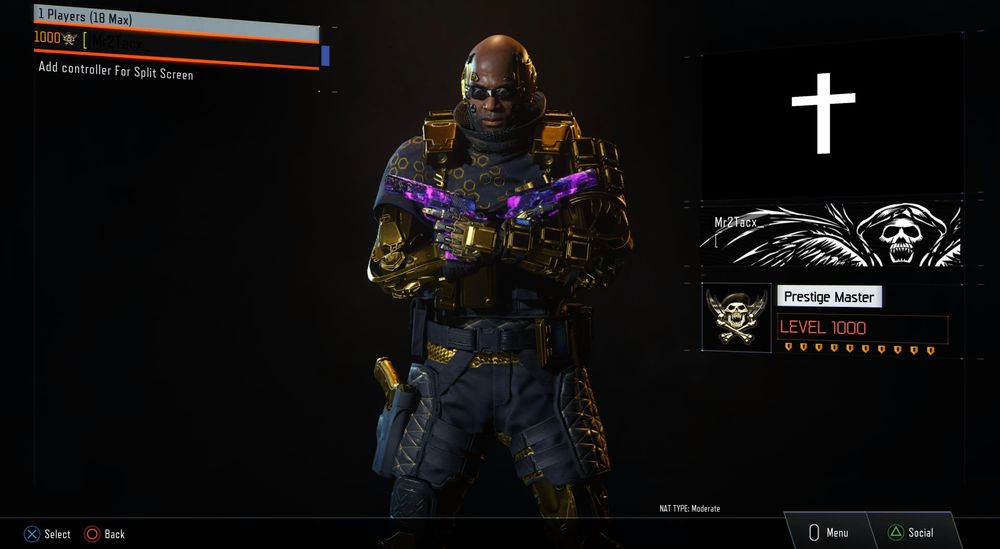Open the Menu button
Screen dimensions: 1000x549
[x=827, y=532]
